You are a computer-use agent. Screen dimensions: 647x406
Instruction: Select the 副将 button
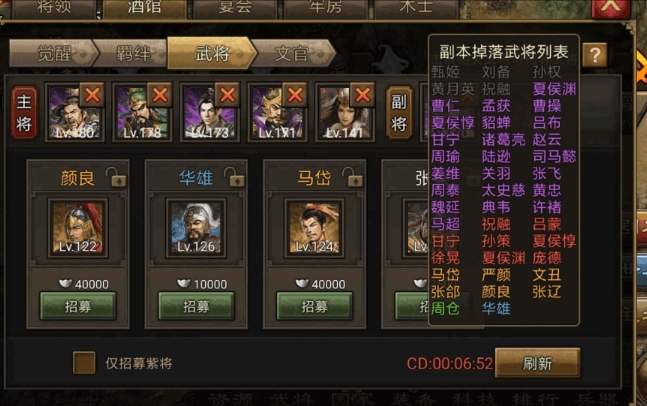[399, 112]
